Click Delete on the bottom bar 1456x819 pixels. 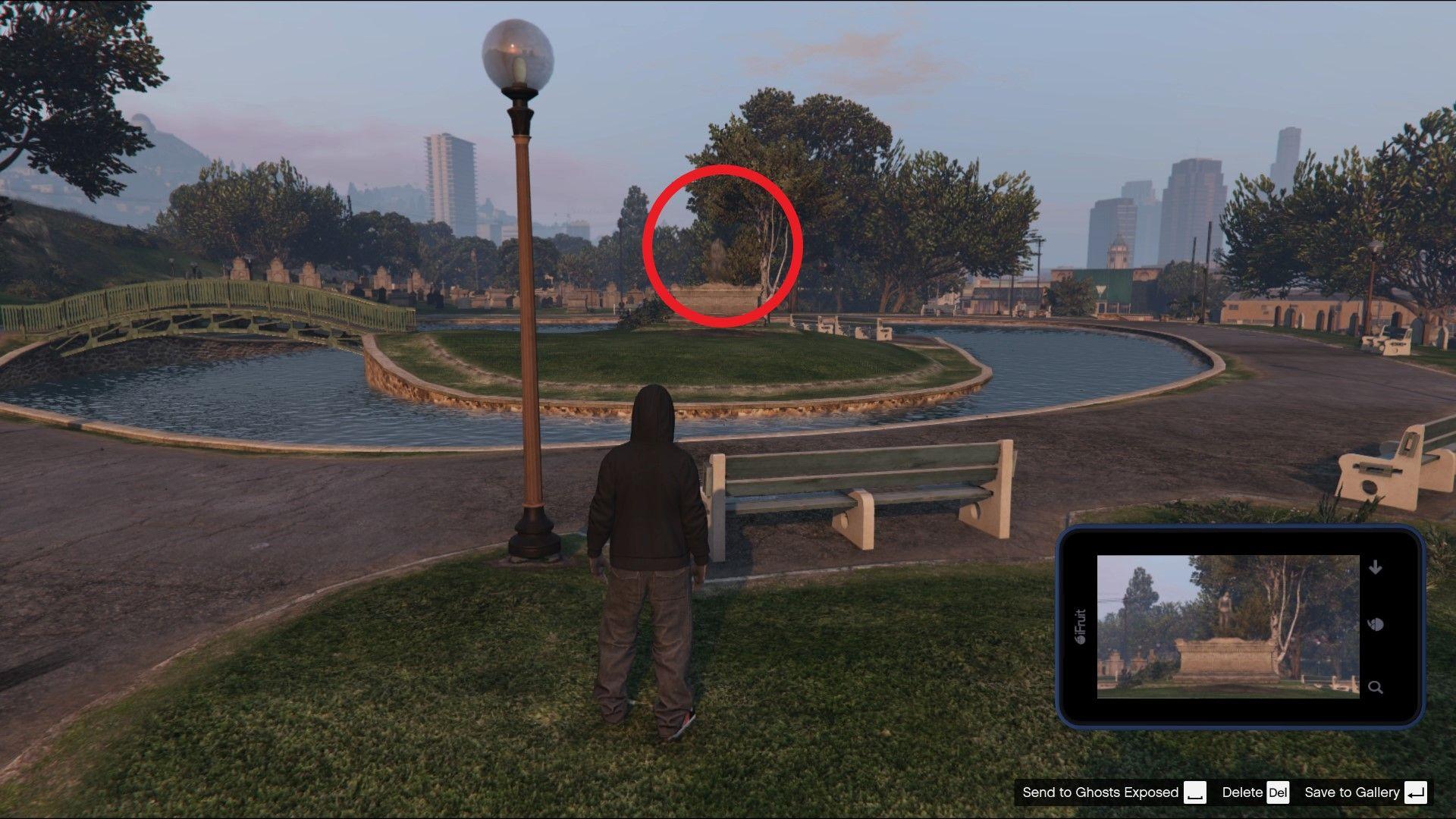1241,792
